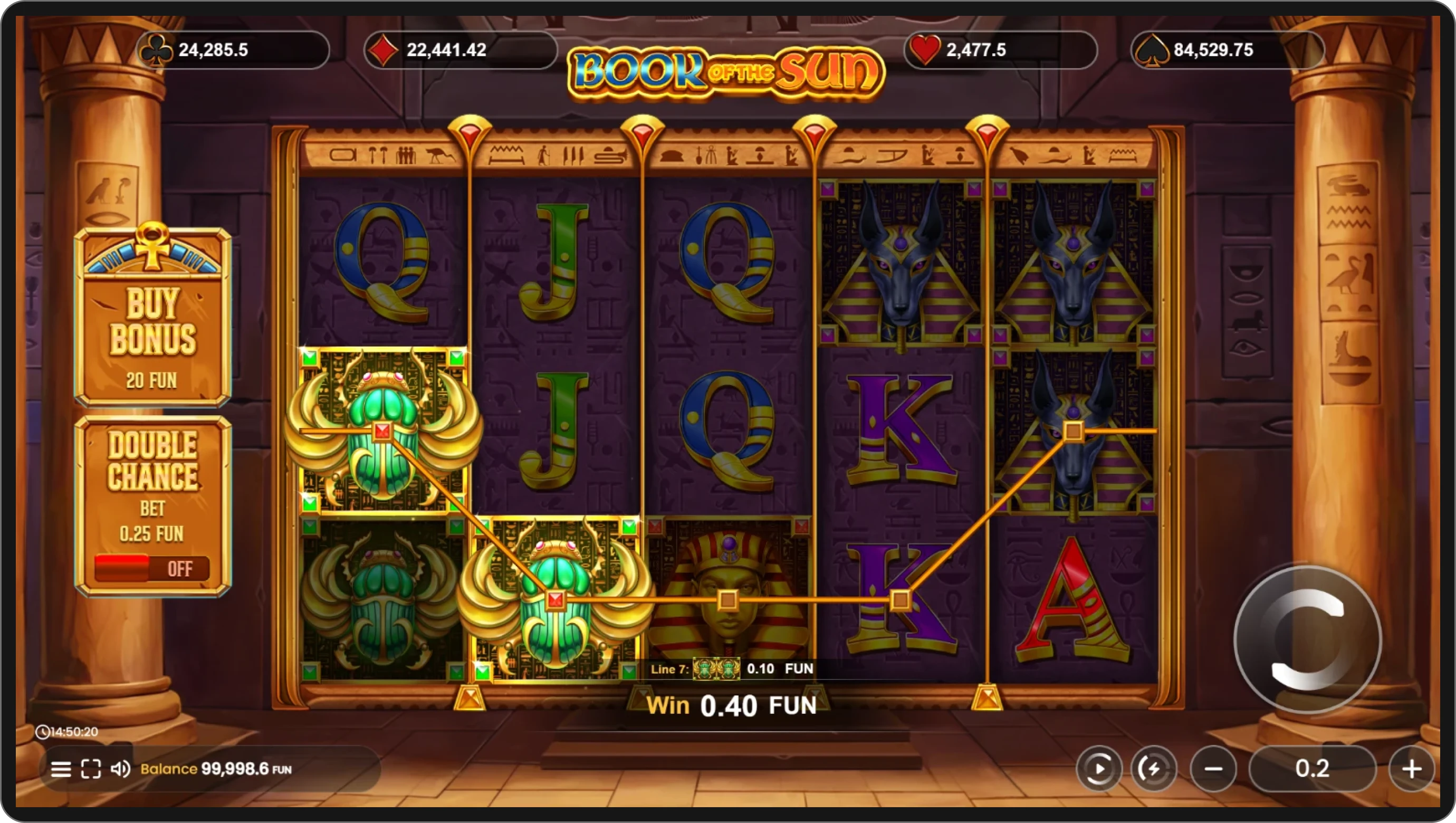Activate turbo spin lightning button

[1153, 769]
